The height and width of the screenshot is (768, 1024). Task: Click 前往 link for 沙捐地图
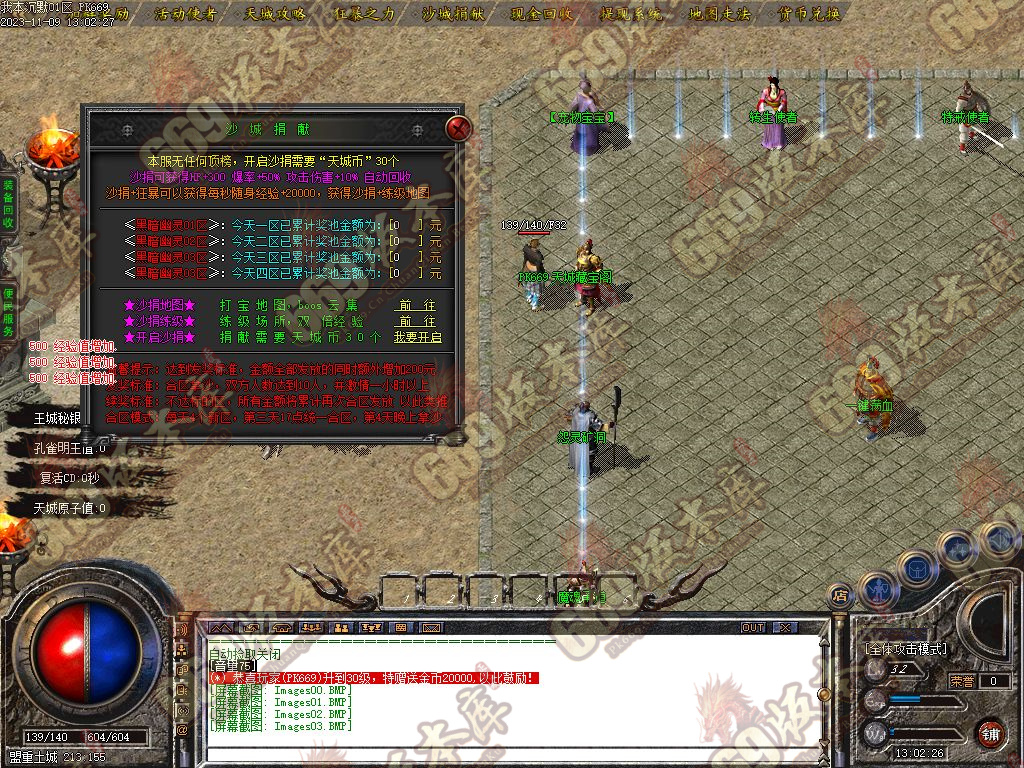(416, 305)
